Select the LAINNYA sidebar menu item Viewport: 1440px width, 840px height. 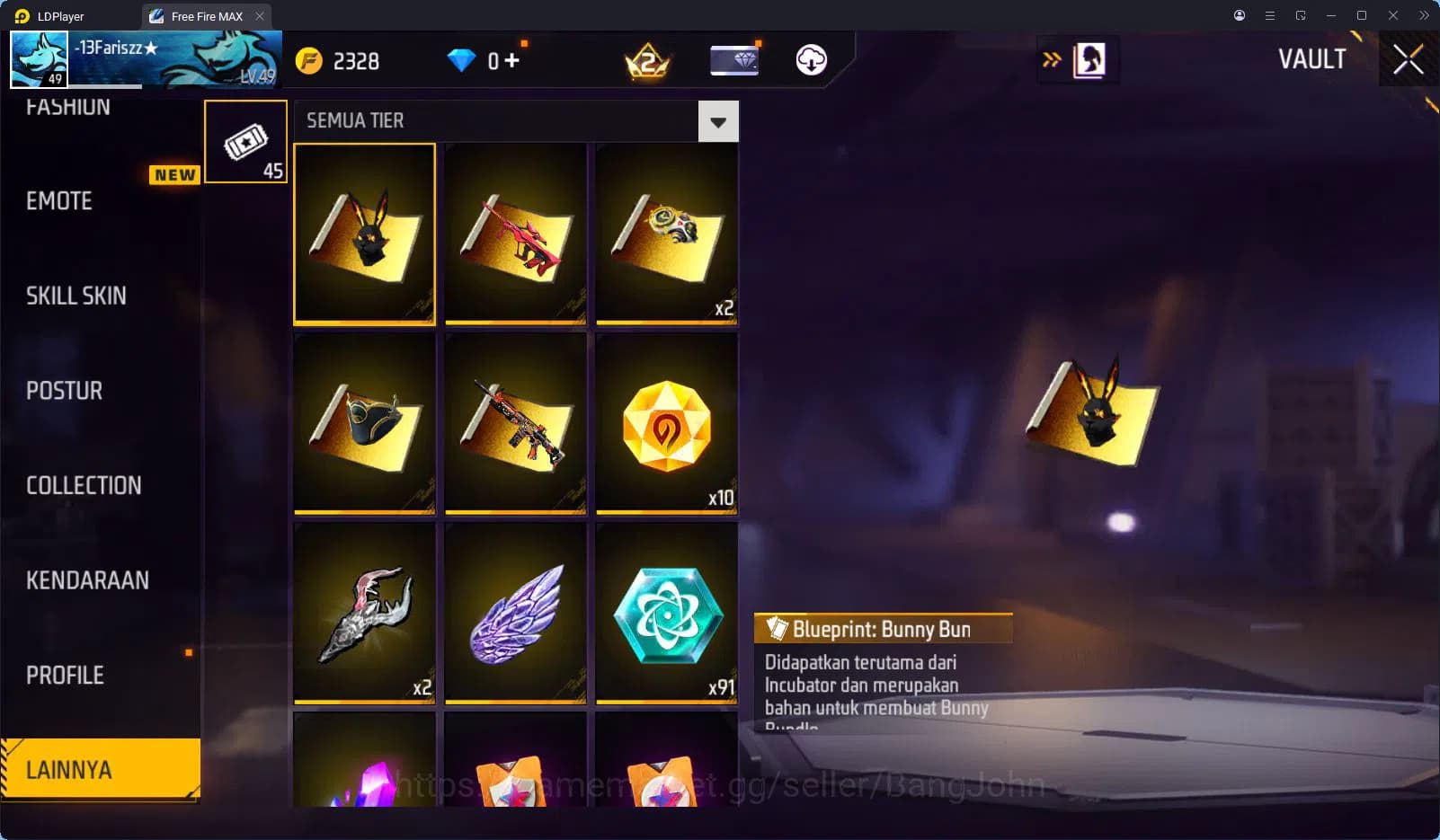coord(99,769)
